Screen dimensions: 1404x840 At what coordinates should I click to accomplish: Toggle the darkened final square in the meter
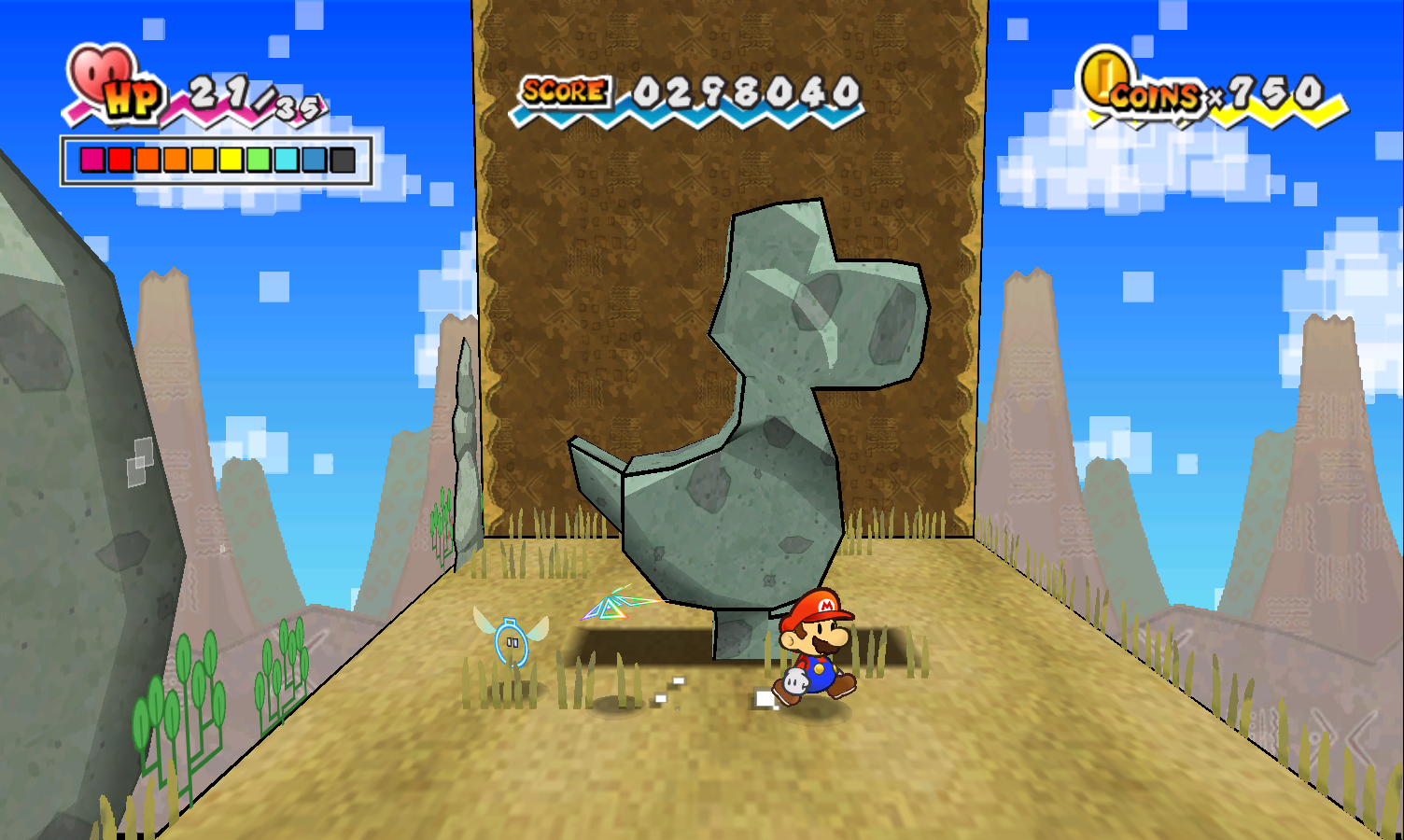344,159
